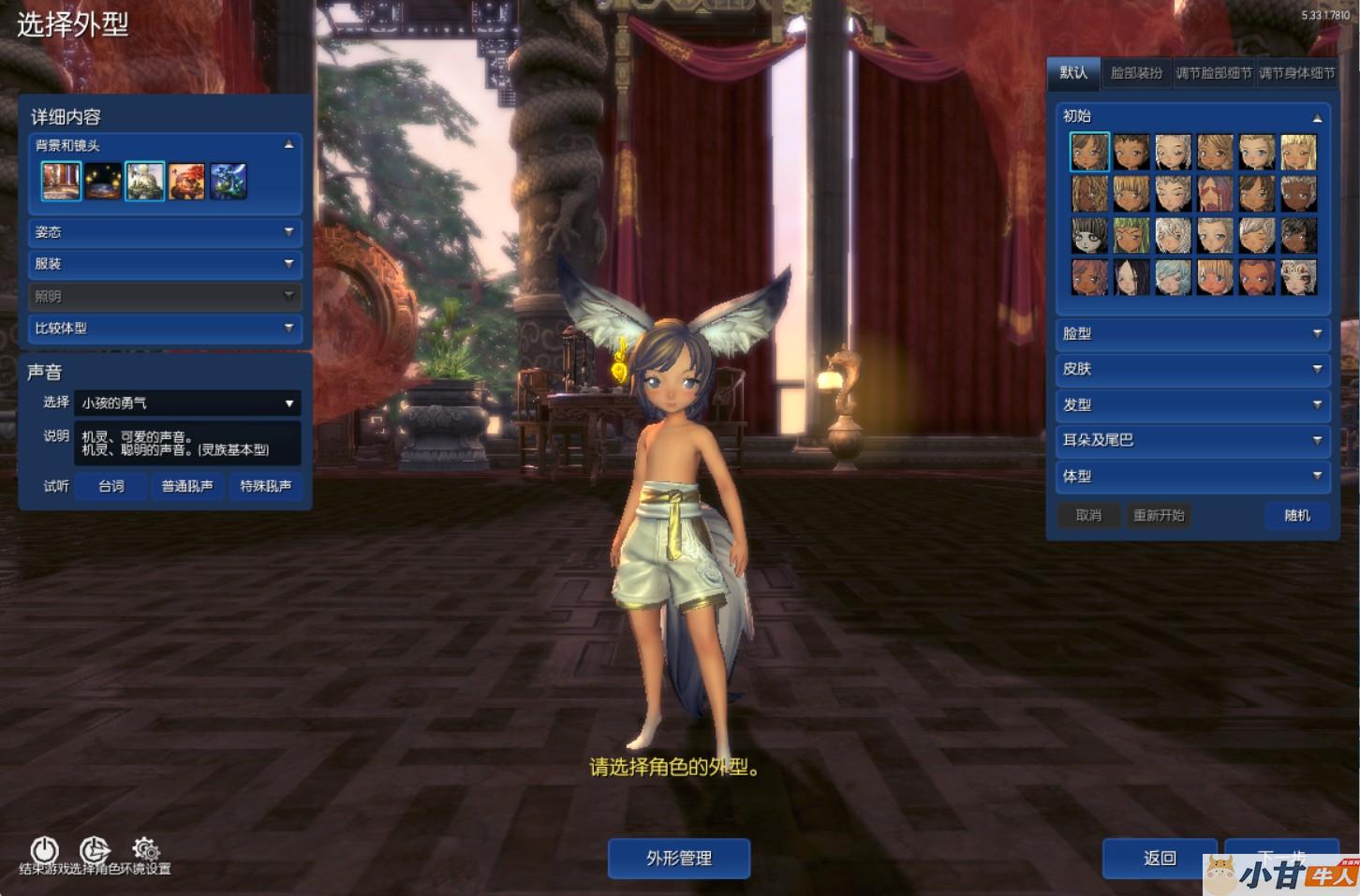1360x896 pixels.
Task: Go back with the 返回 button
Action: click(x=1159, y=858)
